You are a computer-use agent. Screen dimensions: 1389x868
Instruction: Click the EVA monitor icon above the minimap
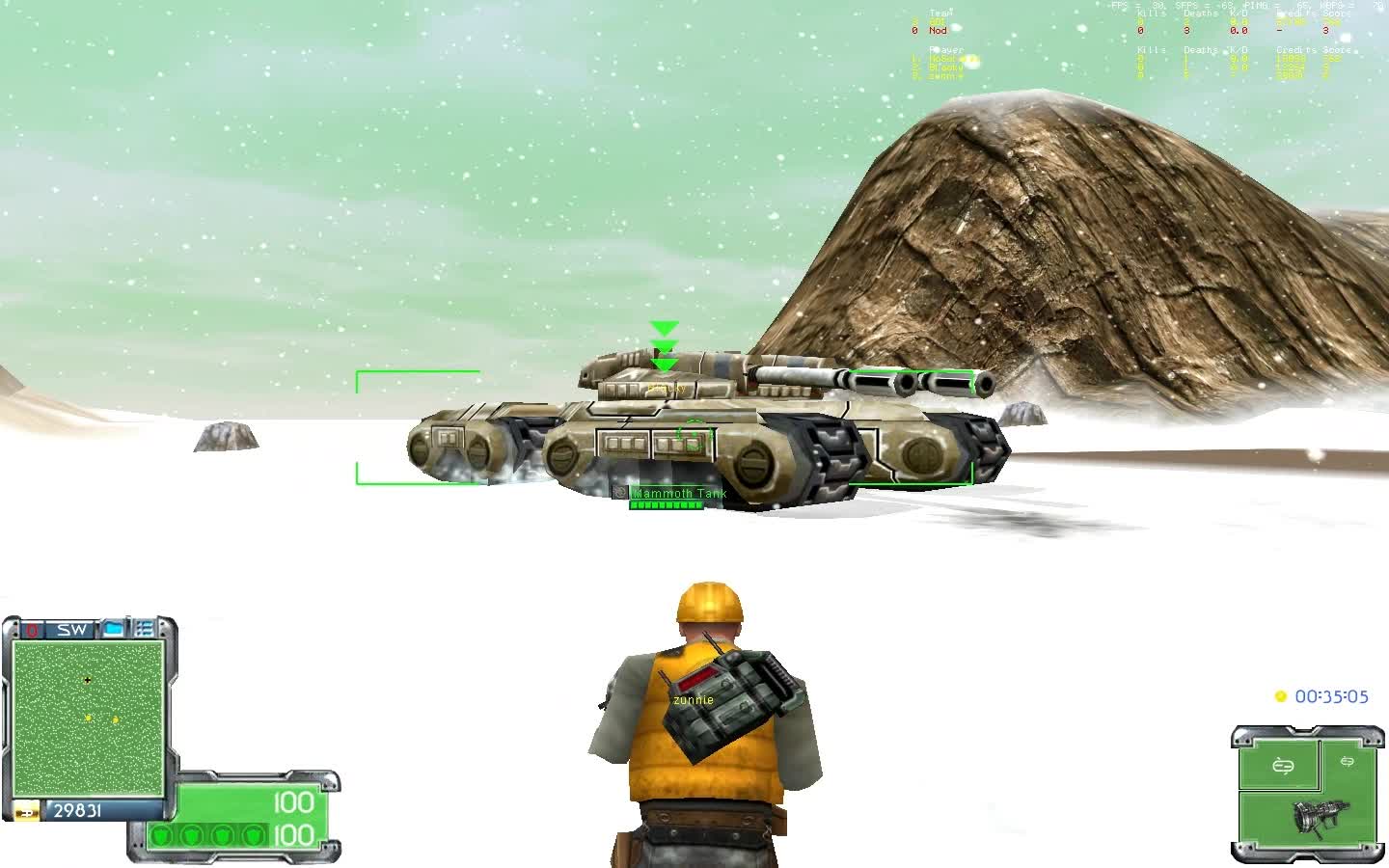[113, 630]
